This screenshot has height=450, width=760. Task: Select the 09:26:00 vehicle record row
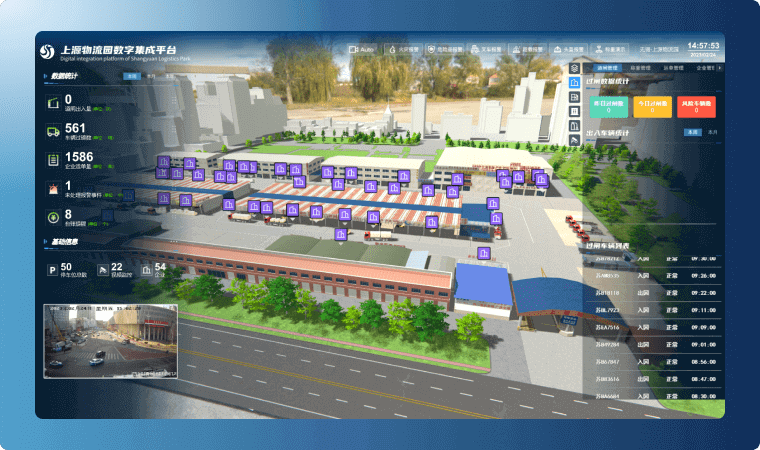652,275
